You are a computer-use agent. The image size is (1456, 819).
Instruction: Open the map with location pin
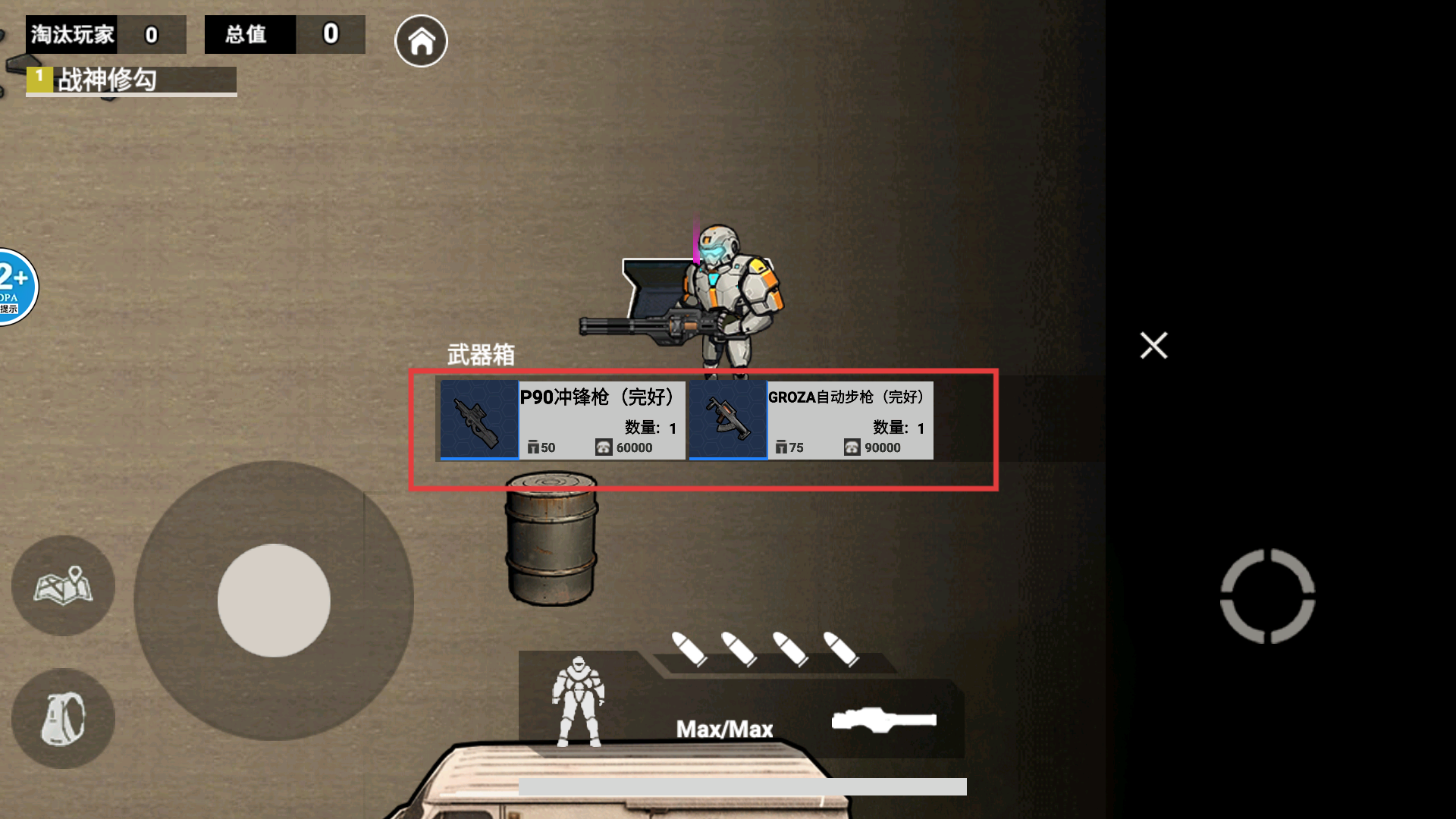[63, 585]
